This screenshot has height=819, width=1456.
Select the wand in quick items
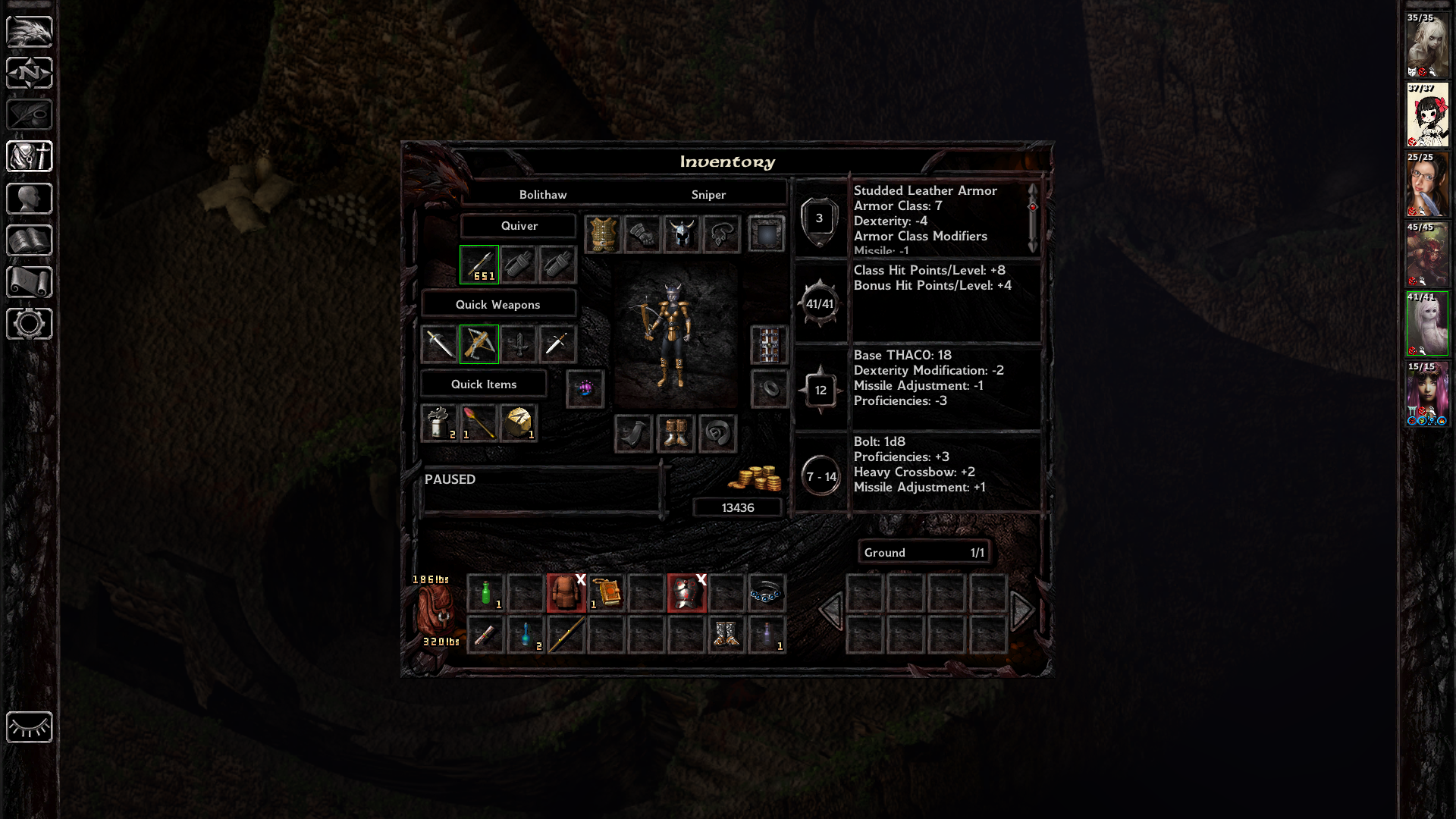[x=479, y=423]
